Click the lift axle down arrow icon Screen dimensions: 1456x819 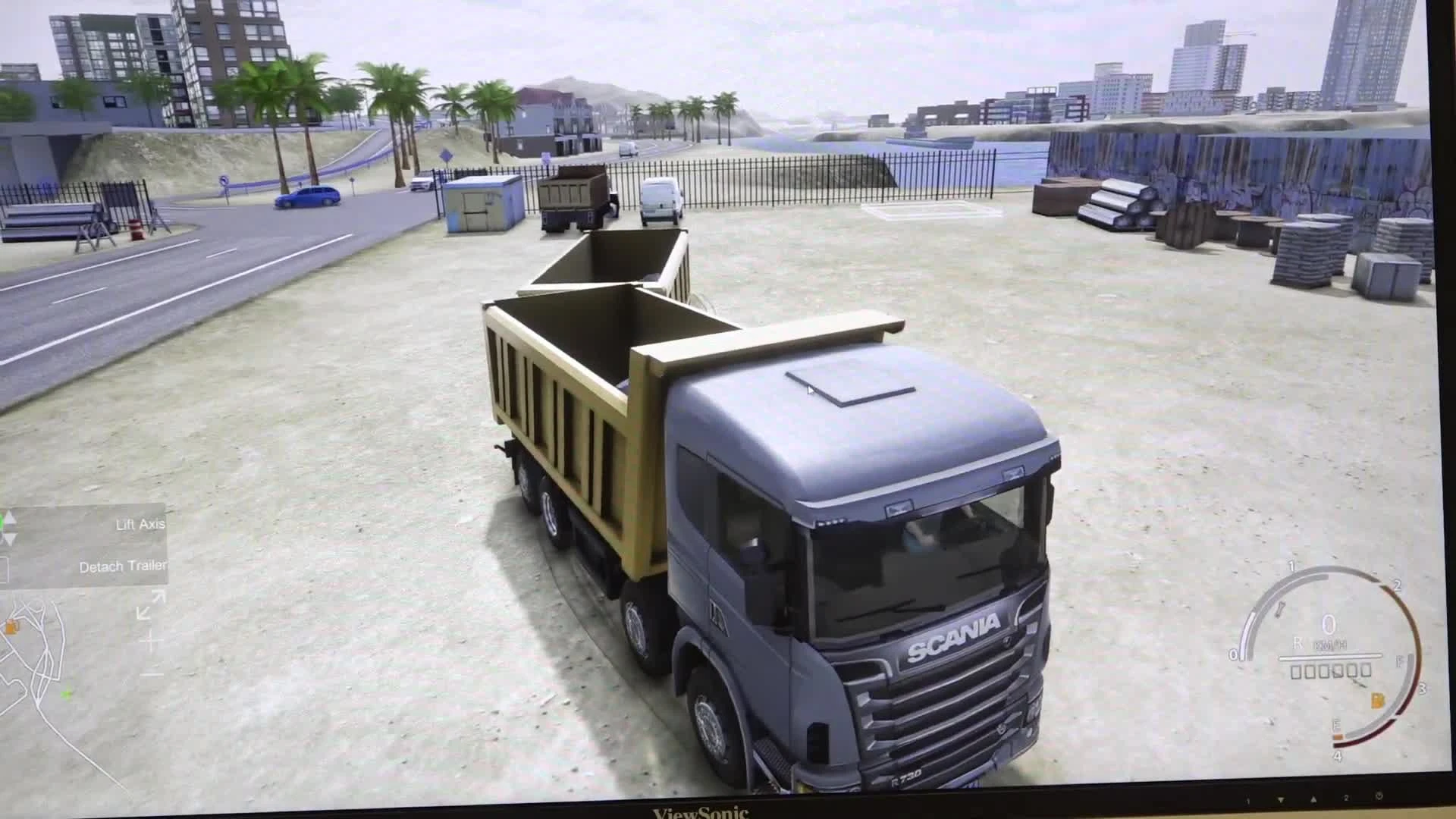tap(11, 537)
